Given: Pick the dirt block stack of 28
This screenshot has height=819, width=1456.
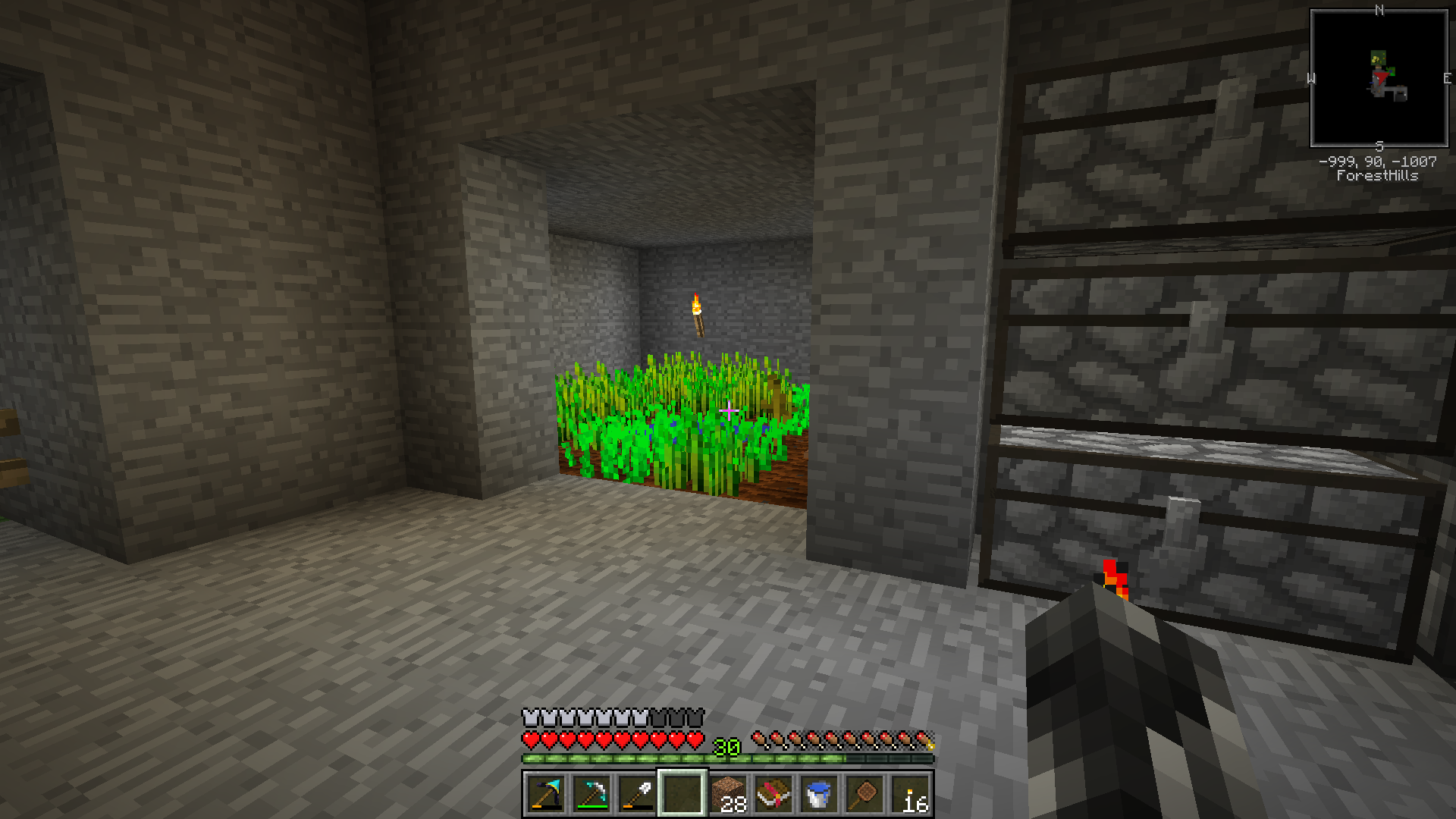Looking at the screenshot, I should [x=728, y=794].
